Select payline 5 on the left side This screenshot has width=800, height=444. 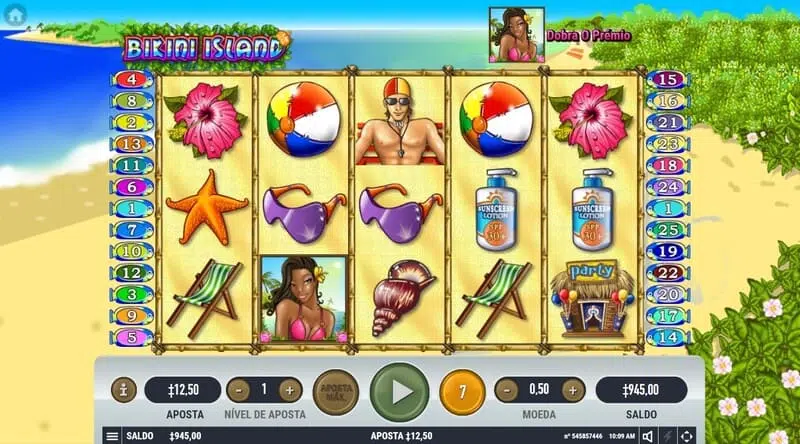point(132,337)
